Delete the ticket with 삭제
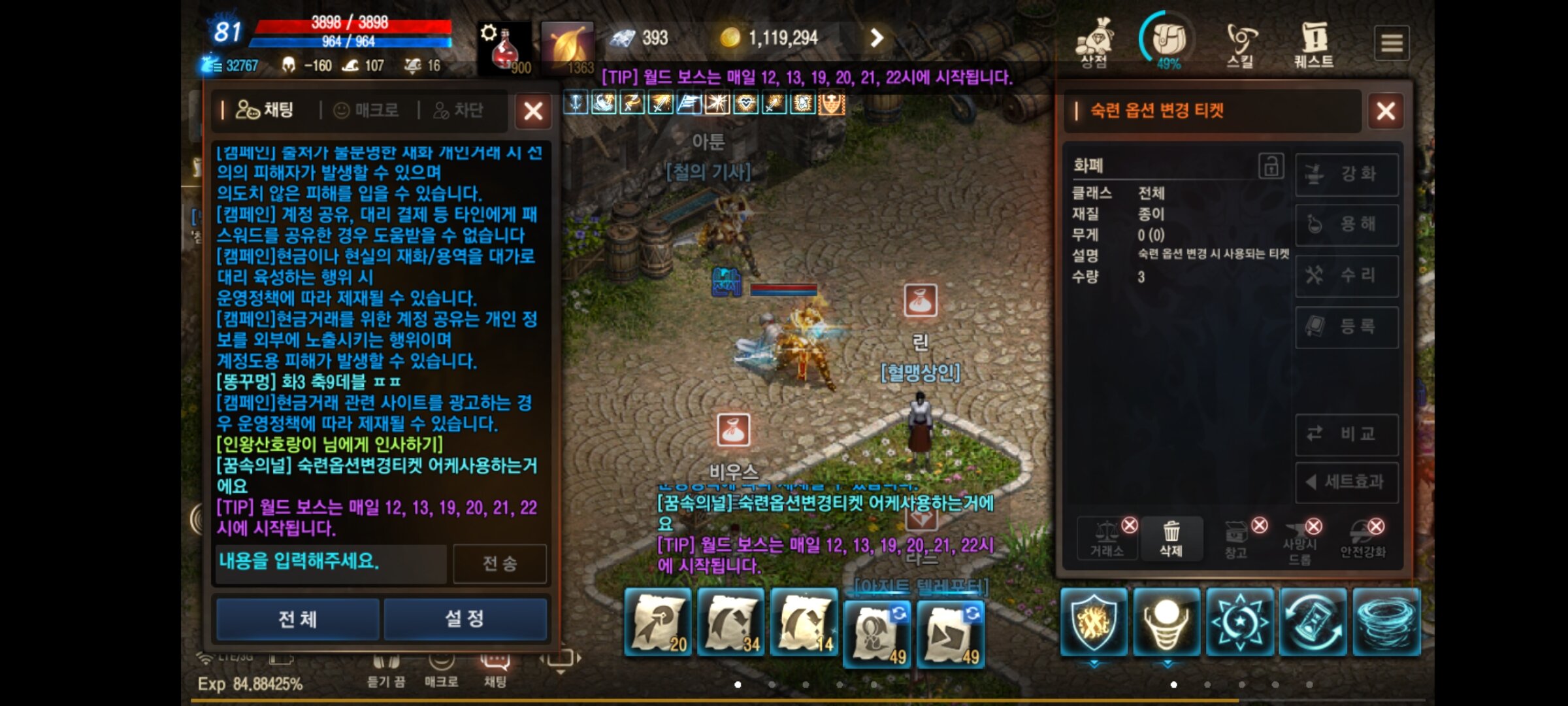The width and height of the screenshot is (1568, 706). pos(1171,539)
